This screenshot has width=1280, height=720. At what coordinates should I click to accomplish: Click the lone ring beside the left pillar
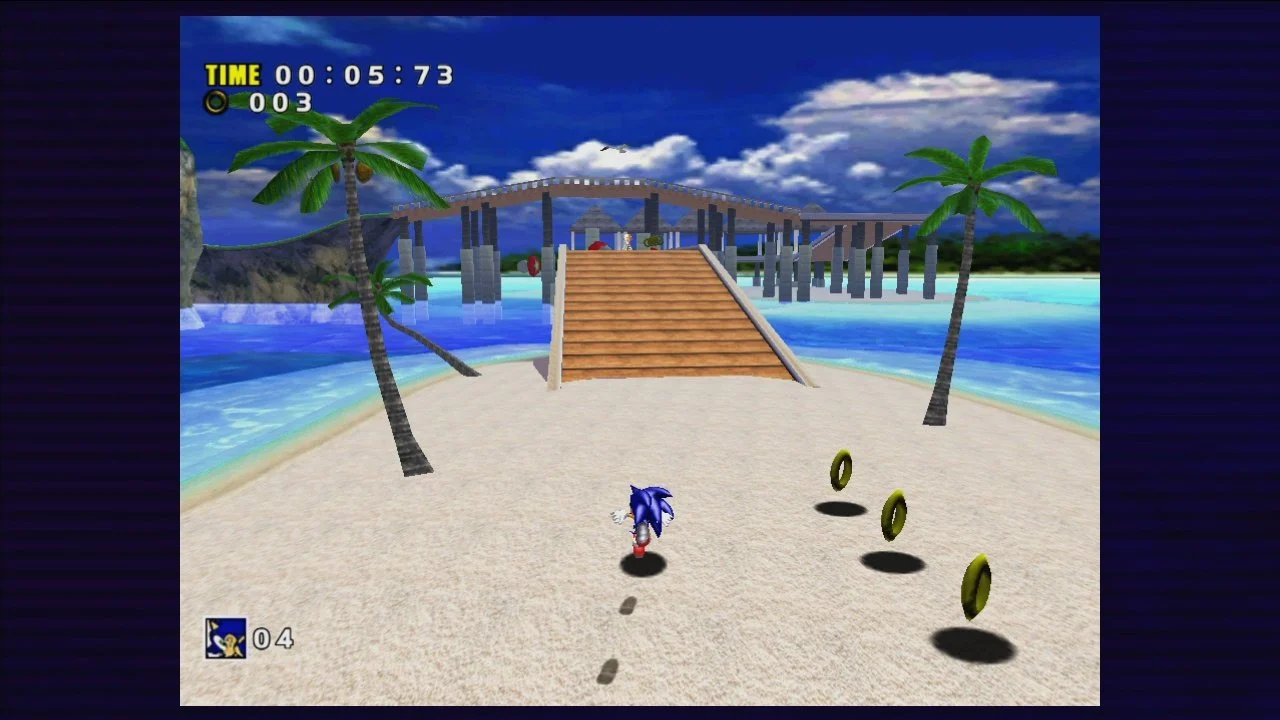click(533, 264)
